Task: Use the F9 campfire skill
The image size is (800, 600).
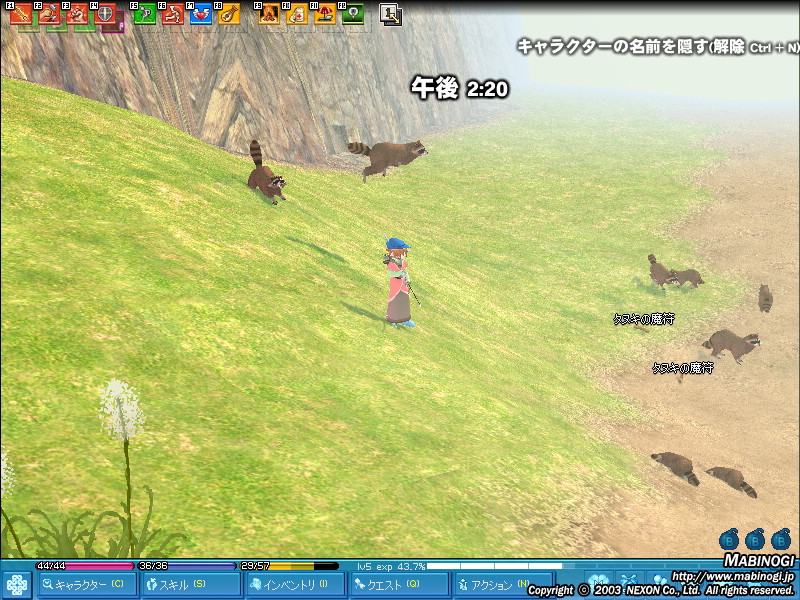Action: pyautogui.click(x=268, y=14)
